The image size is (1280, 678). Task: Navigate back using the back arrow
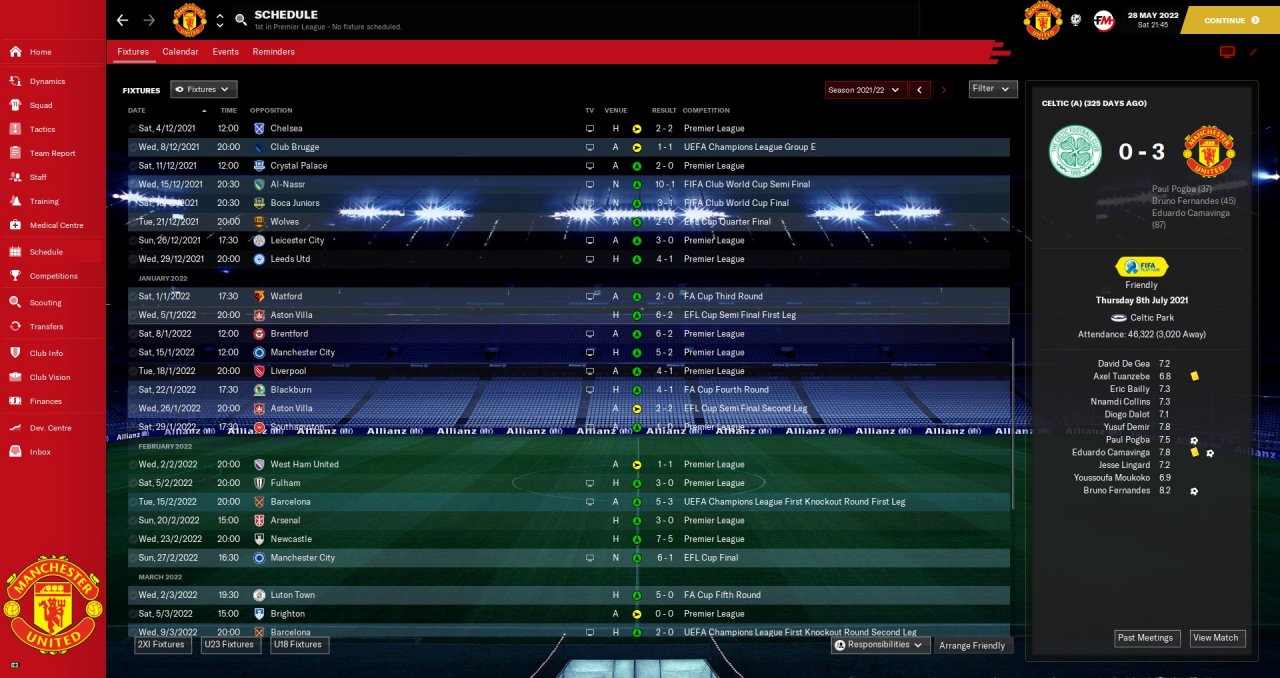(122, 20)
